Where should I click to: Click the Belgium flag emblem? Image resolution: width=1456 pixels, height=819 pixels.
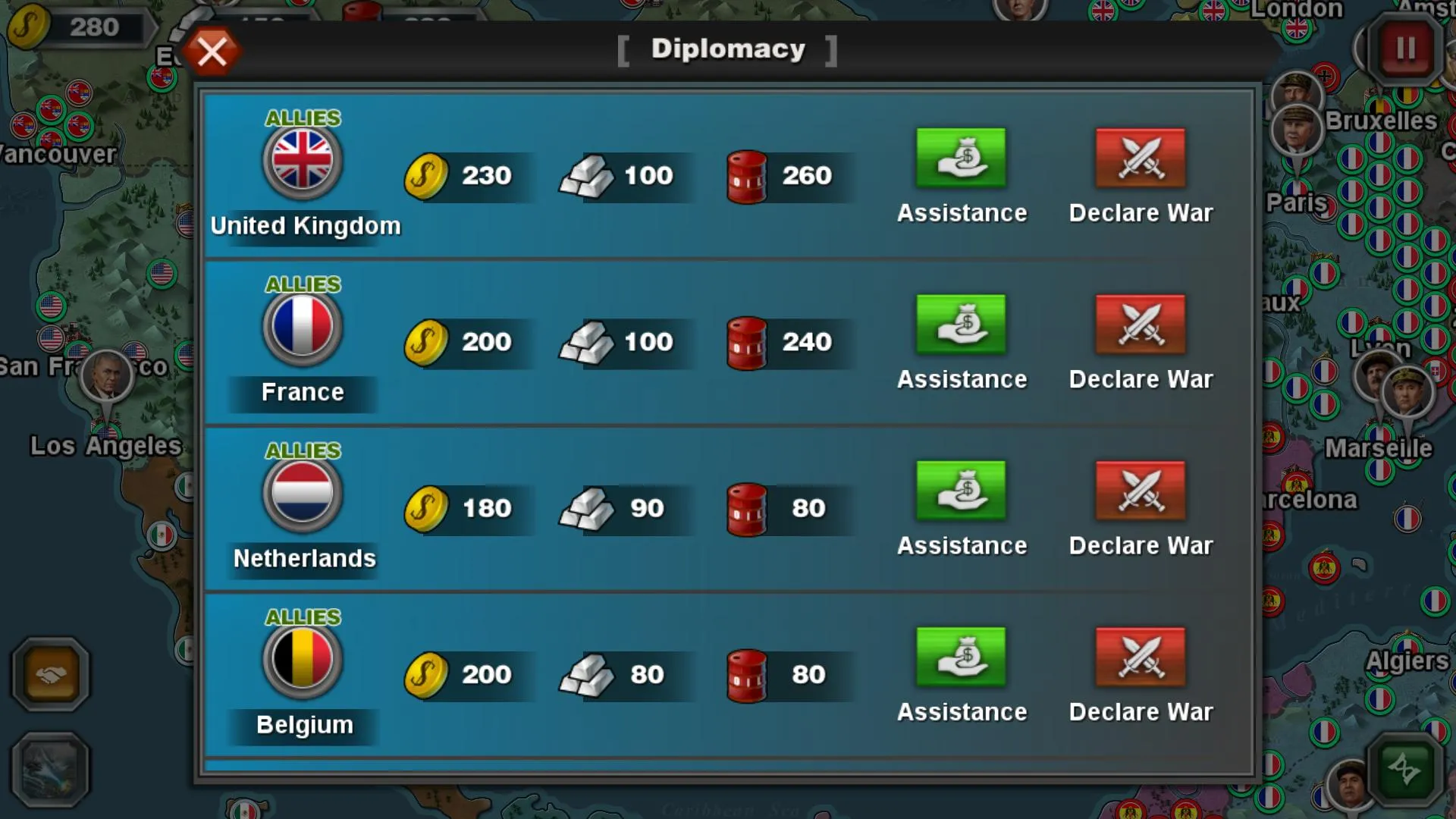click(301, 661)
